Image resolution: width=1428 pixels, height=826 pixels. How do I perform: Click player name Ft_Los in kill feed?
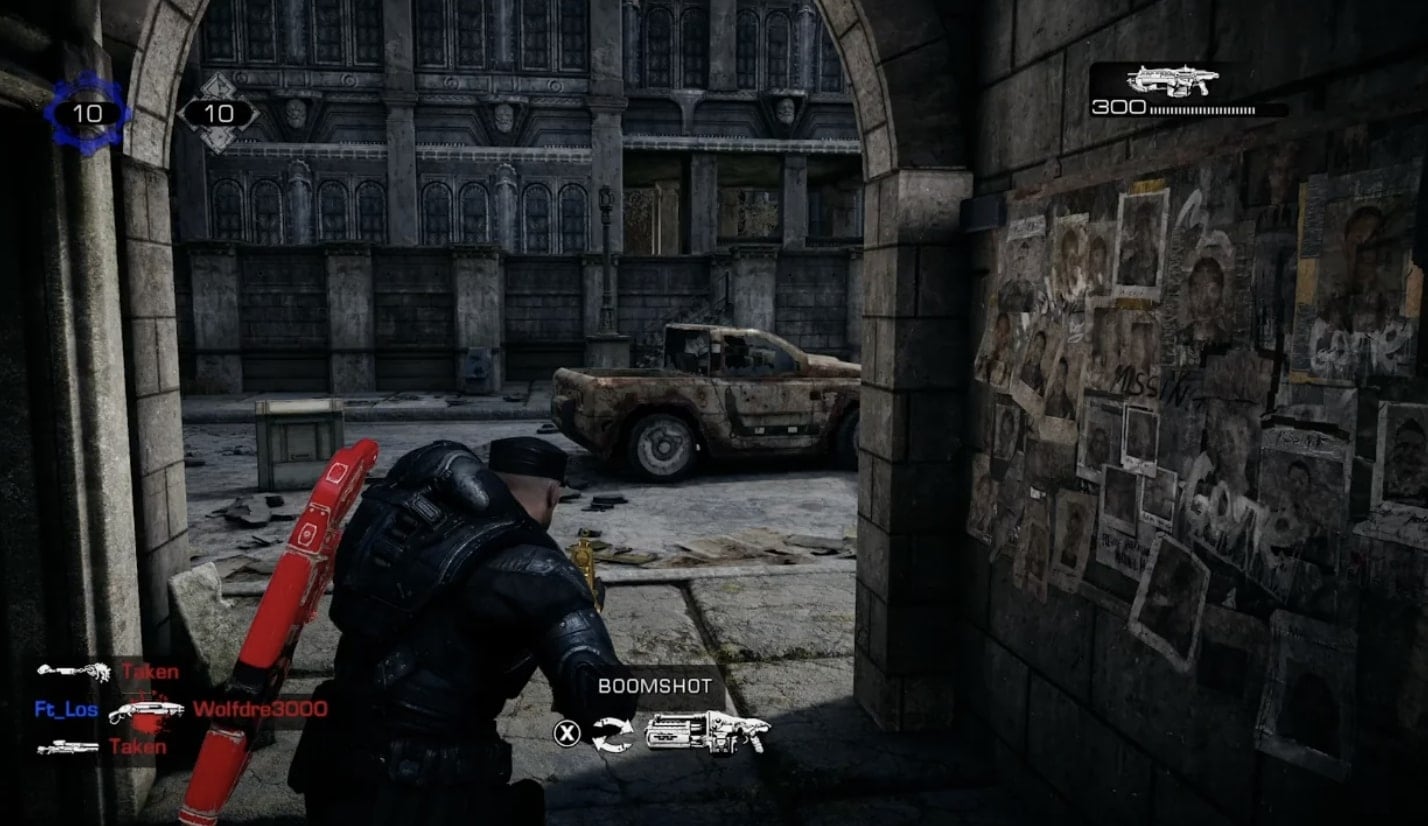[65, 710]
